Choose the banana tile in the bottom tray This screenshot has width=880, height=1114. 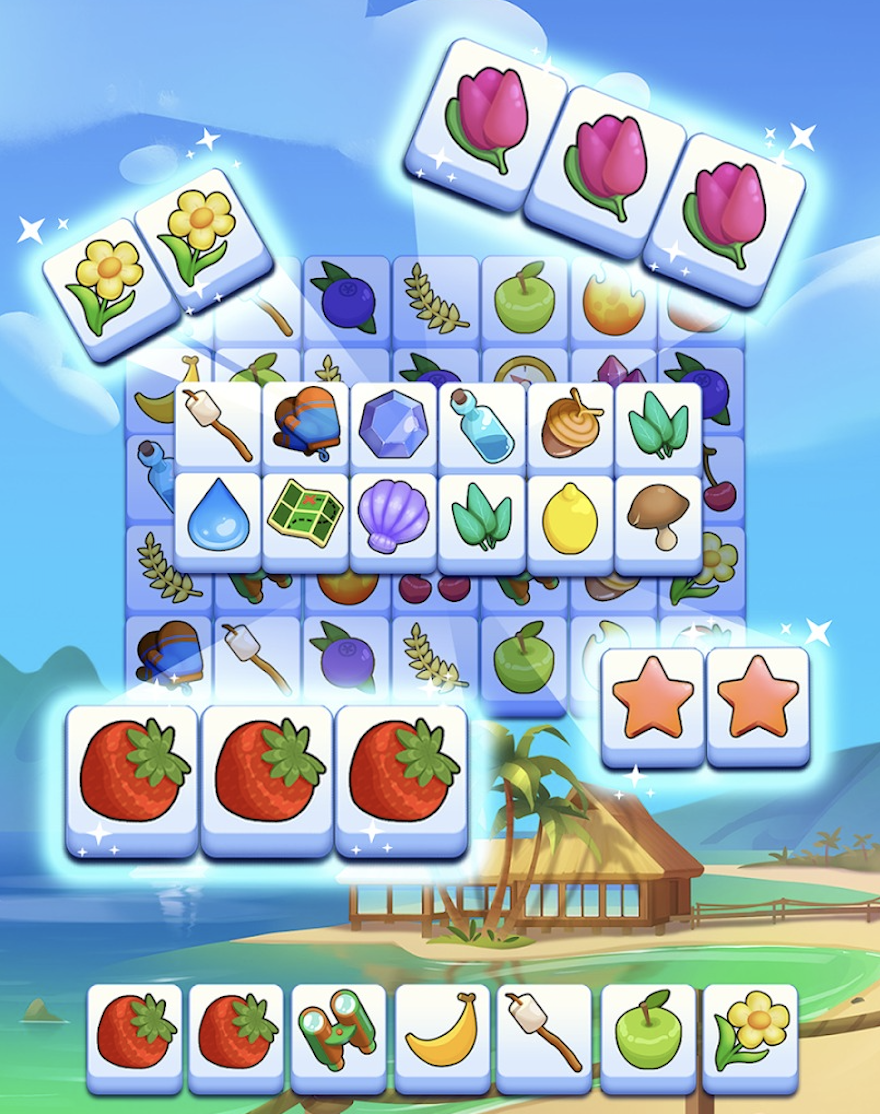[441, 1036]
